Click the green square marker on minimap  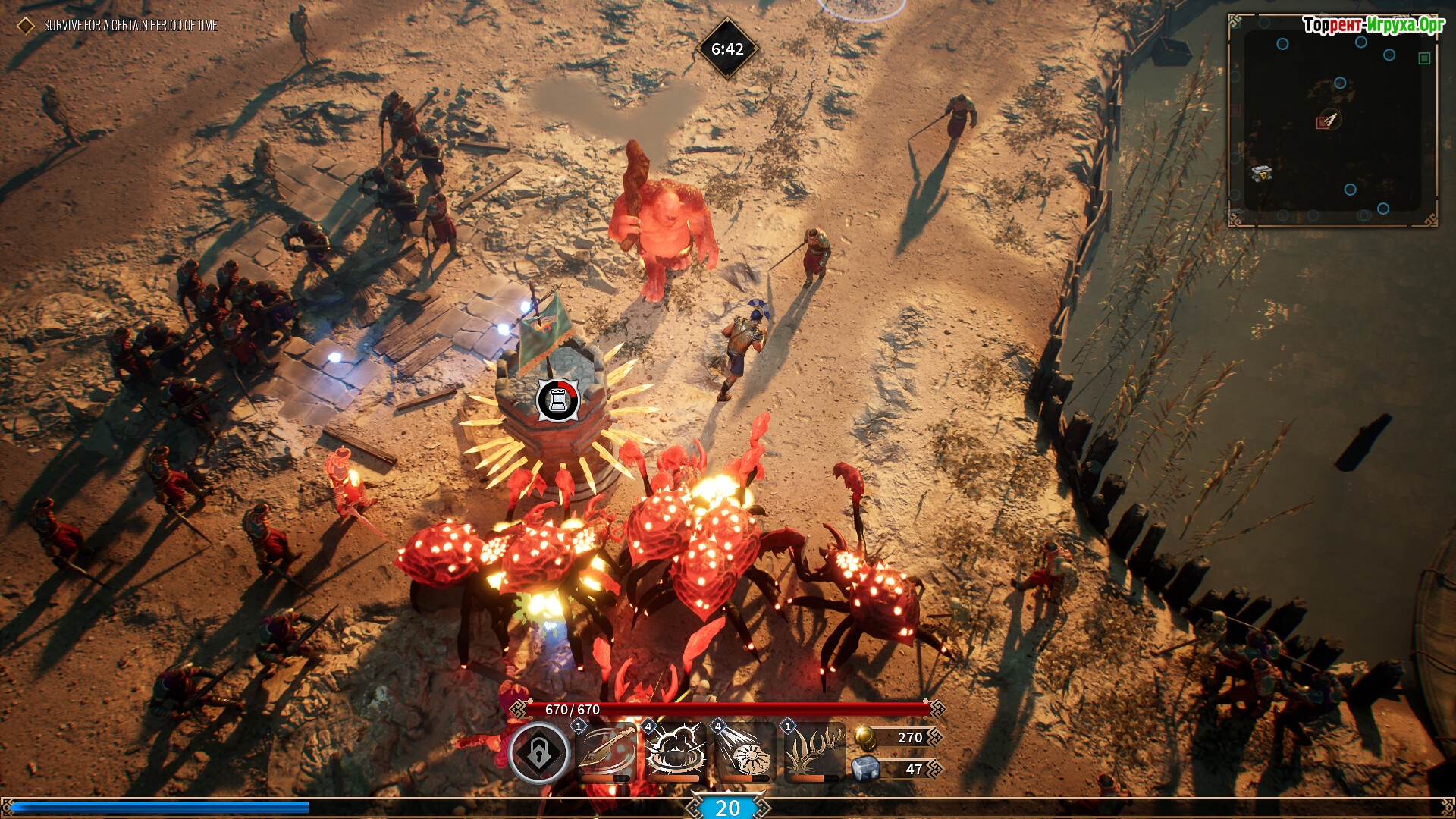(1424, 58)
